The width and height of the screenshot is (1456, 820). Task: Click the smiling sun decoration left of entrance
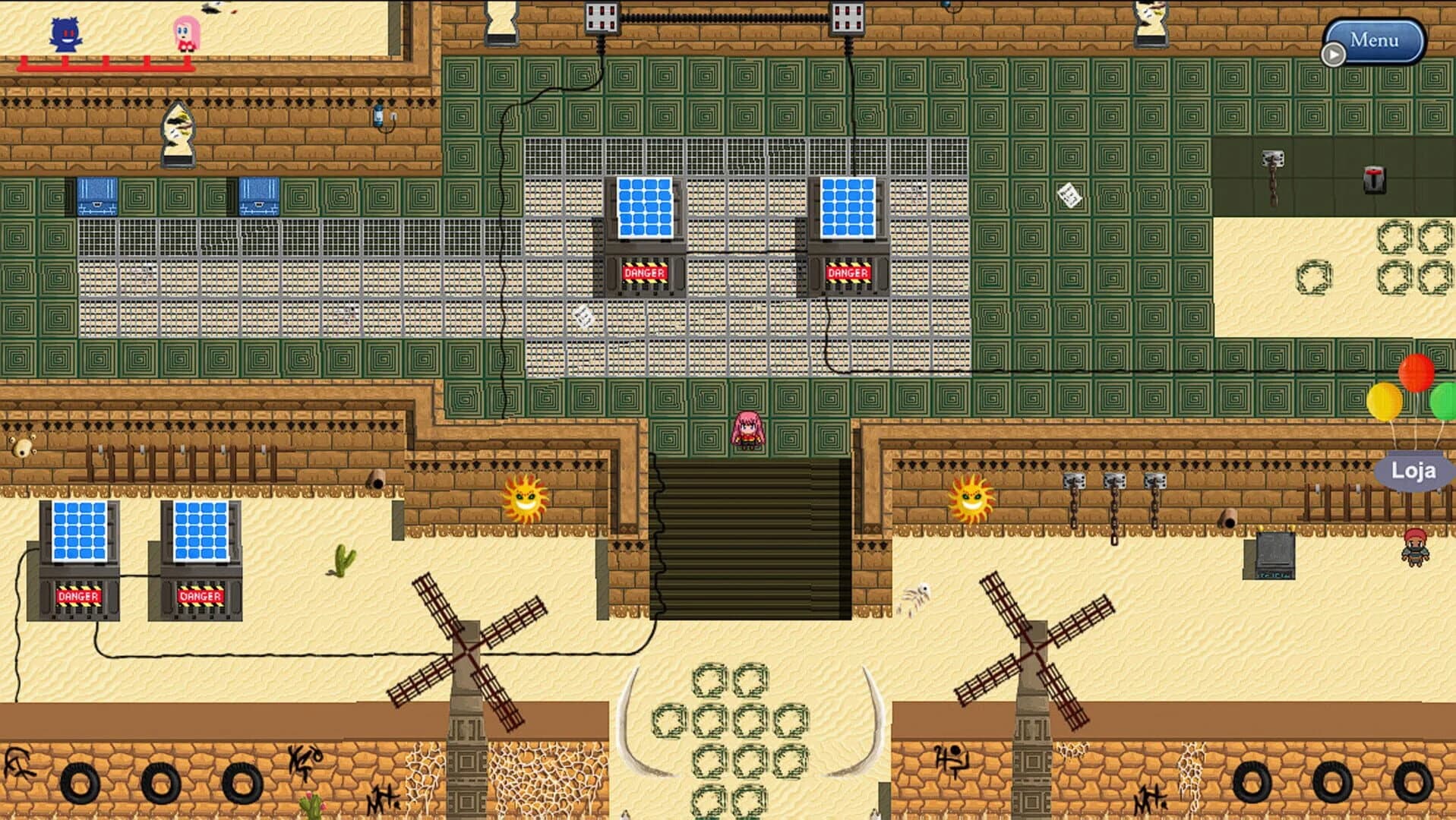pyautogui.click(x=524, y=497)
